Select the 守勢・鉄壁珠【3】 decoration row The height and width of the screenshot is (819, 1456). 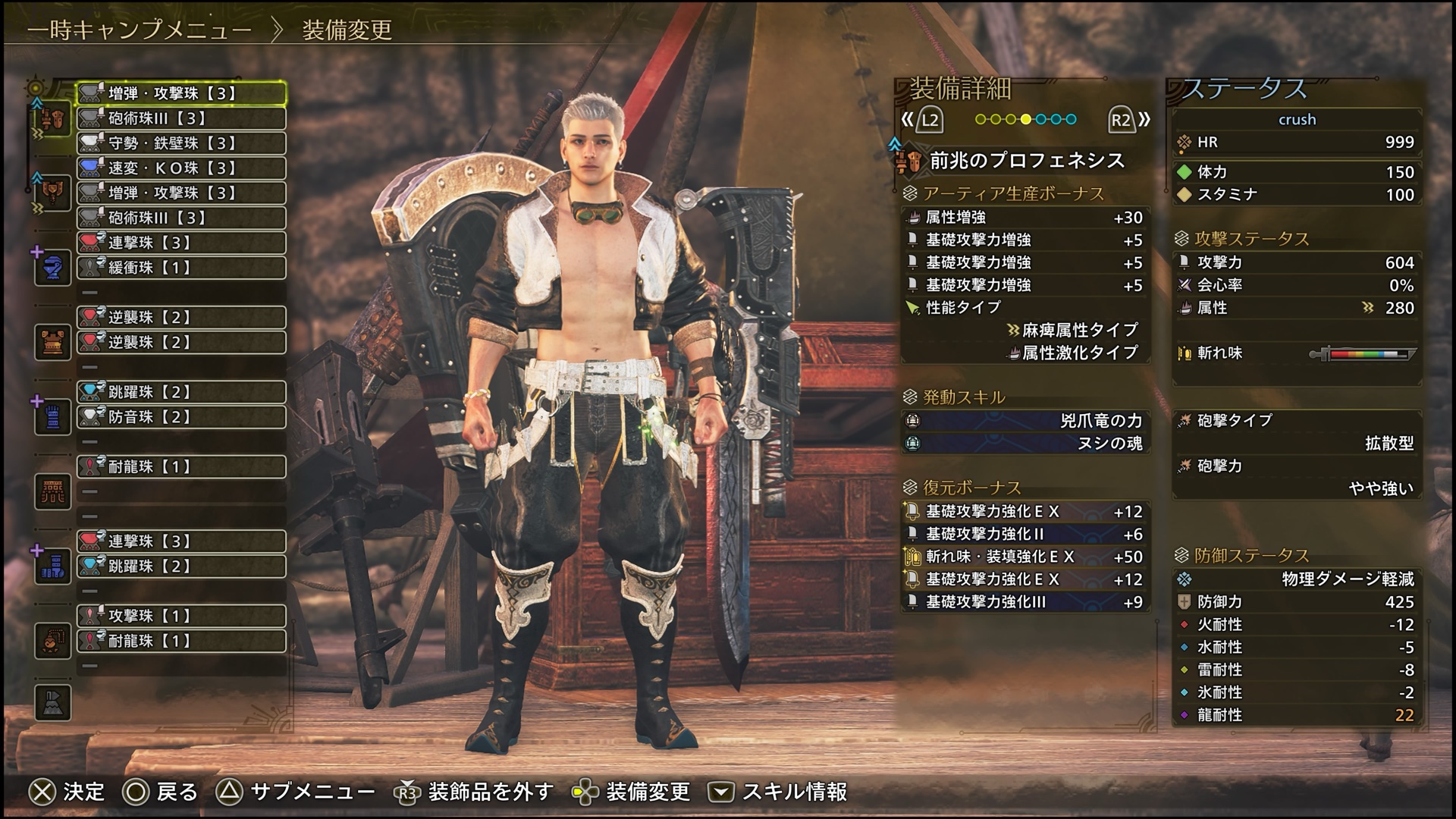click(x=181, y=143)
